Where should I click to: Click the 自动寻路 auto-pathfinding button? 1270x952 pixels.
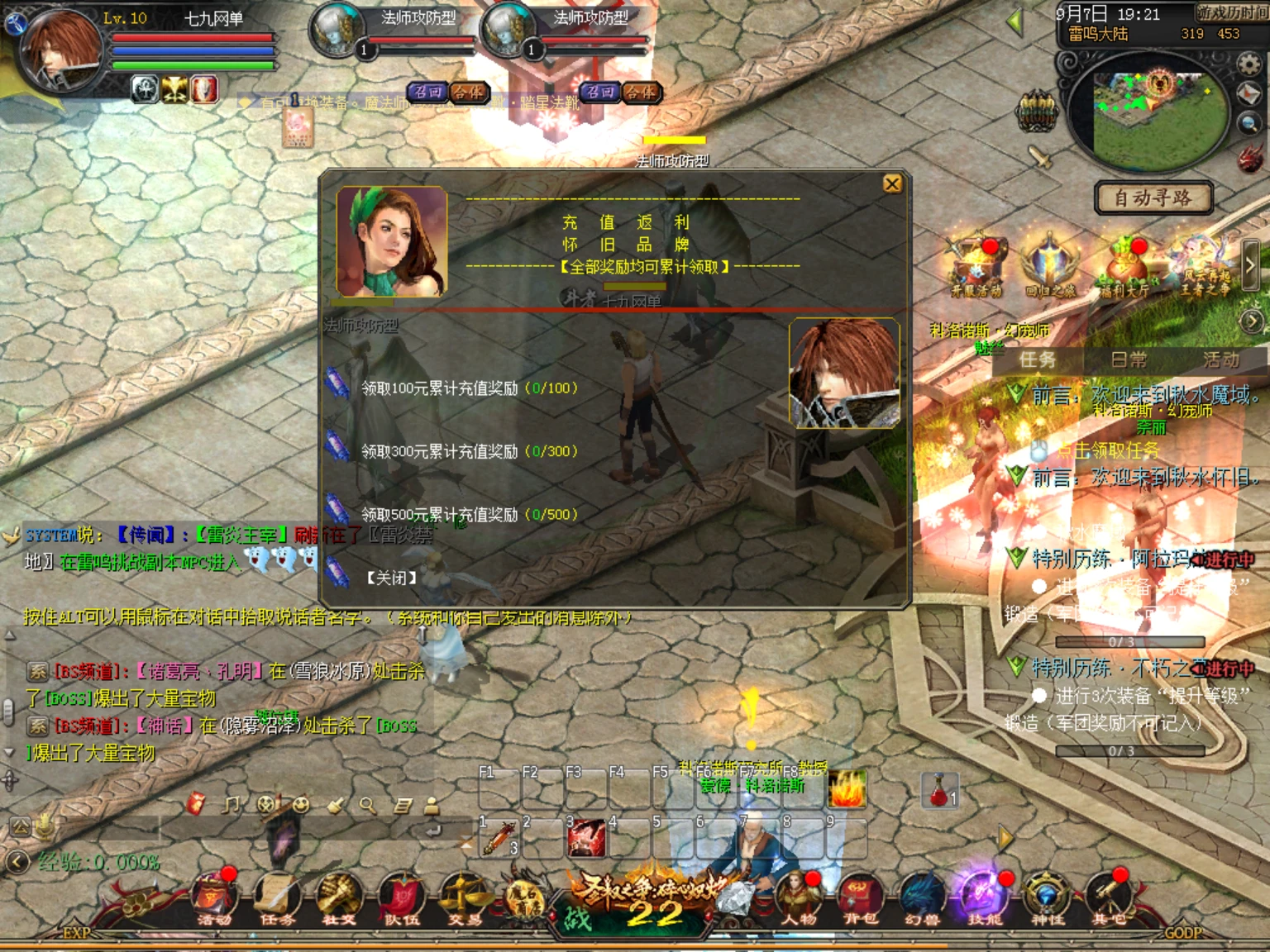pyautogui.click(x=1153, y=198)
